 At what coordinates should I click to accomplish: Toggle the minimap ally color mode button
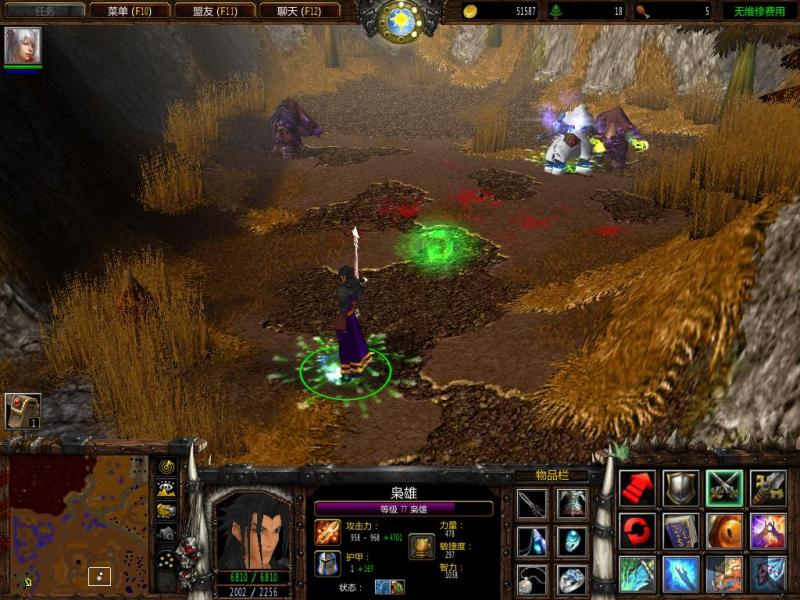pyautogui.click(x=167, y=511)
